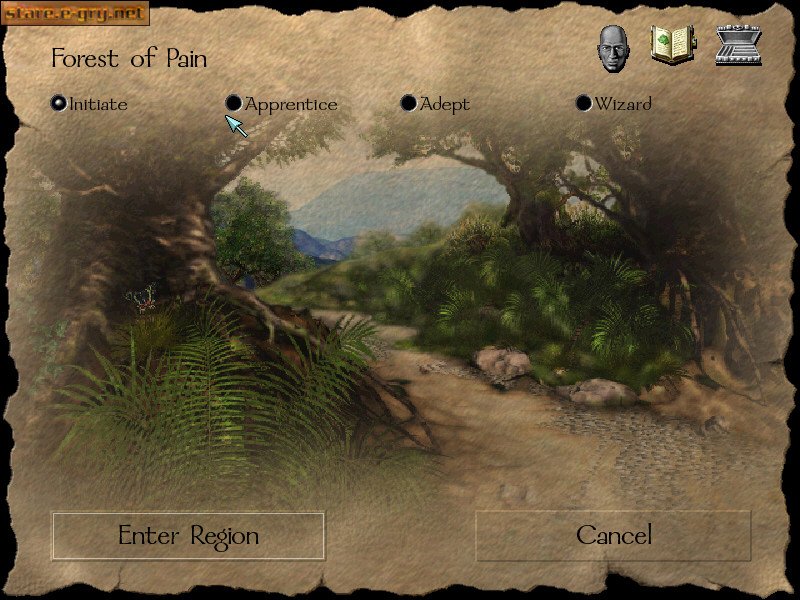The image size is (800, 600).
Task: Open the spellbook icon
Action: click(672, 45)
